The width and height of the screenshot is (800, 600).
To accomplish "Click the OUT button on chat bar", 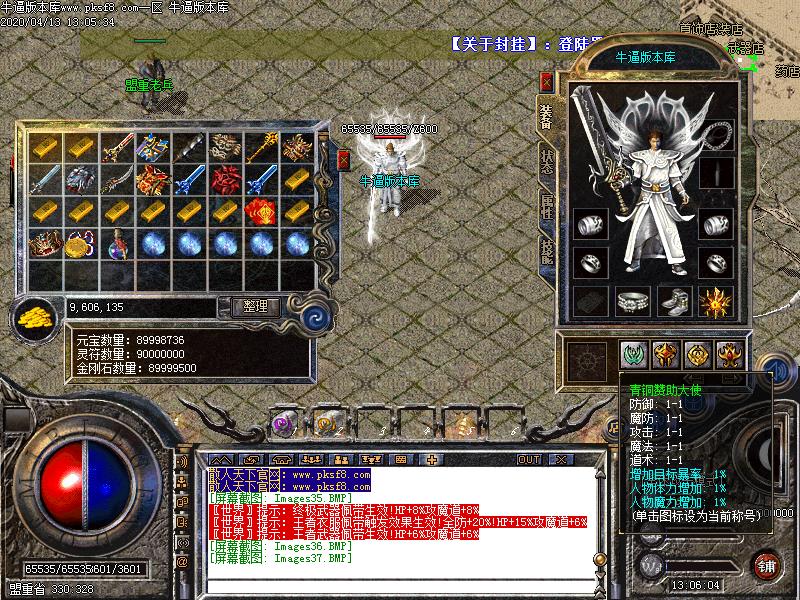I will (528, 459).
